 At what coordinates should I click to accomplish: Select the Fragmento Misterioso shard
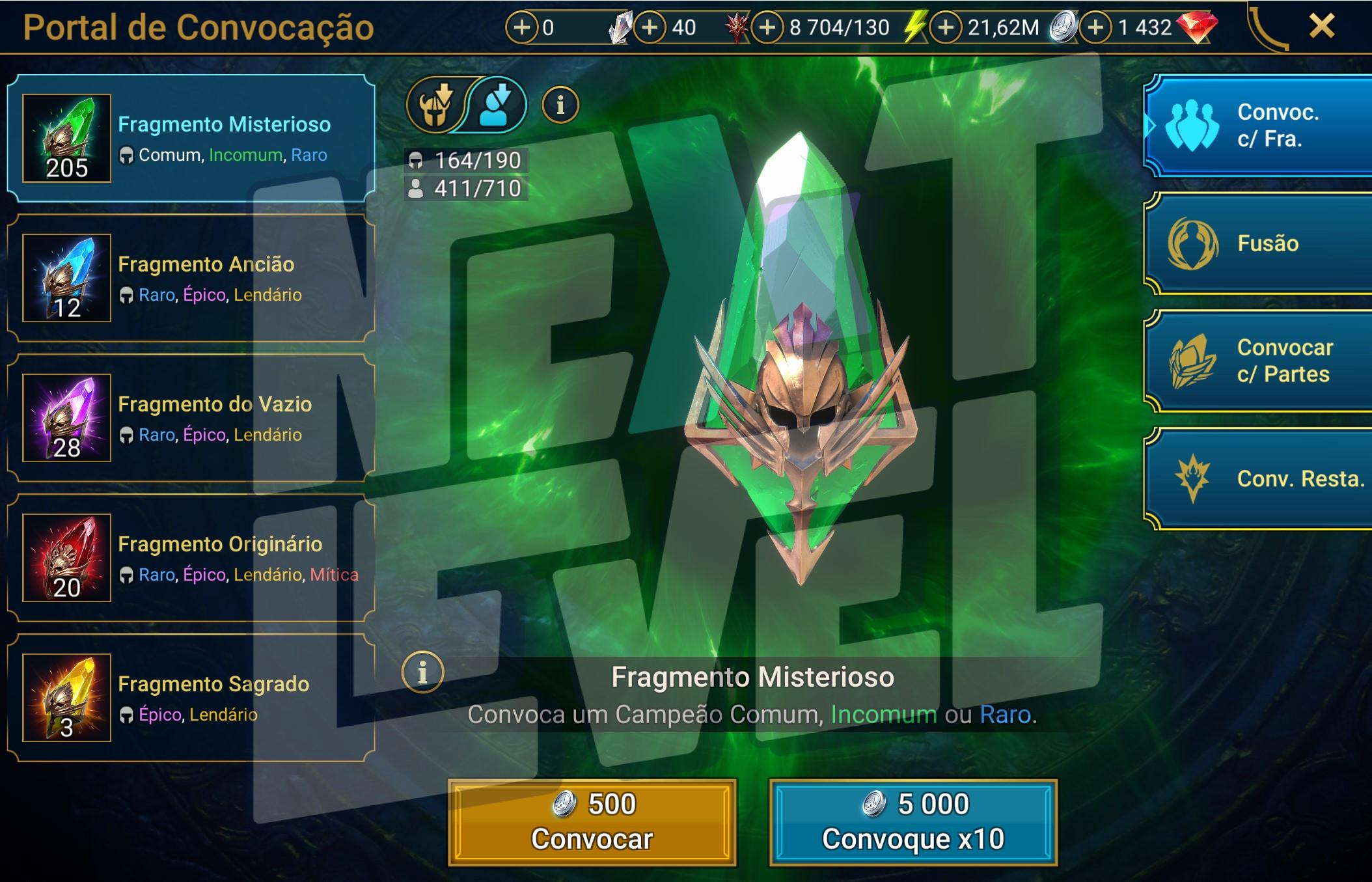[191, 138]
